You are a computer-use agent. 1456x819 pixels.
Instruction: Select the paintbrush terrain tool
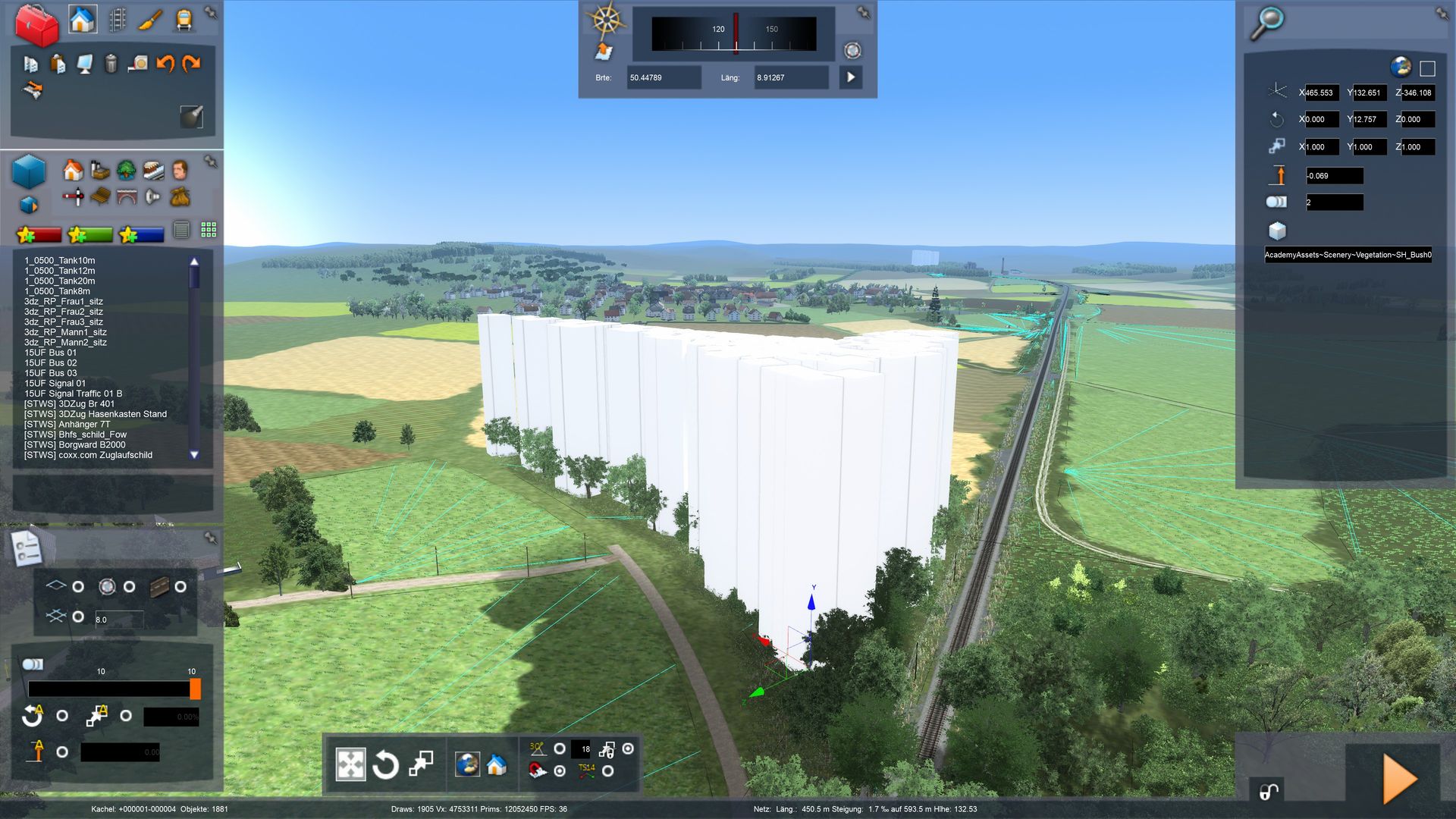point(150,20)
